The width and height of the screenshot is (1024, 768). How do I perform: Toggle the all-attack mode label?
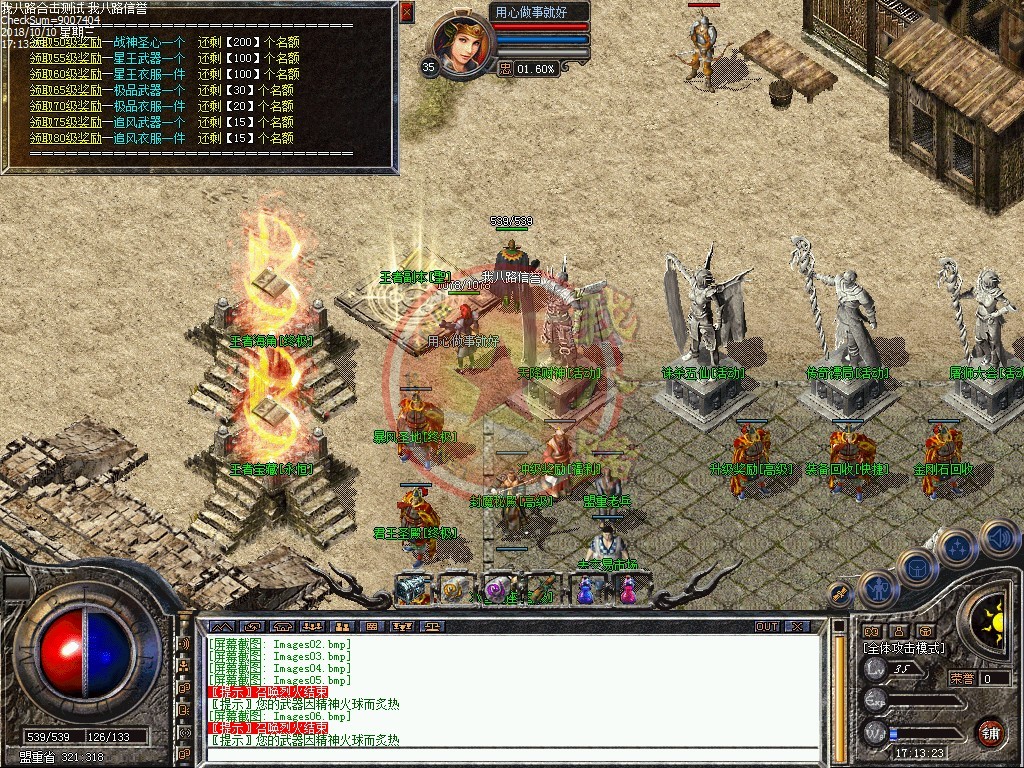coord(904,648)
